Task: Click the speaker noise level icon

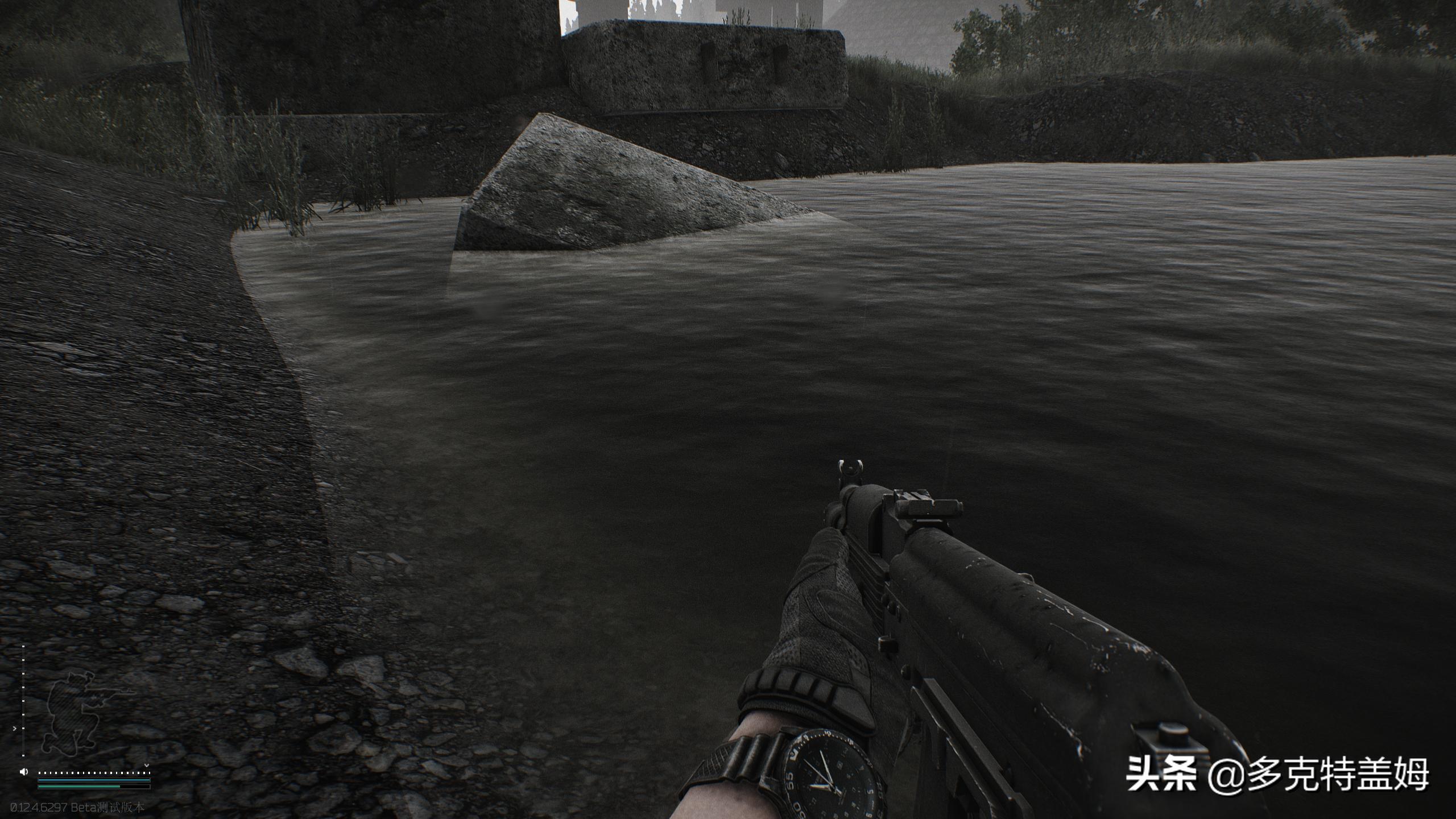Action: point(23,772)
